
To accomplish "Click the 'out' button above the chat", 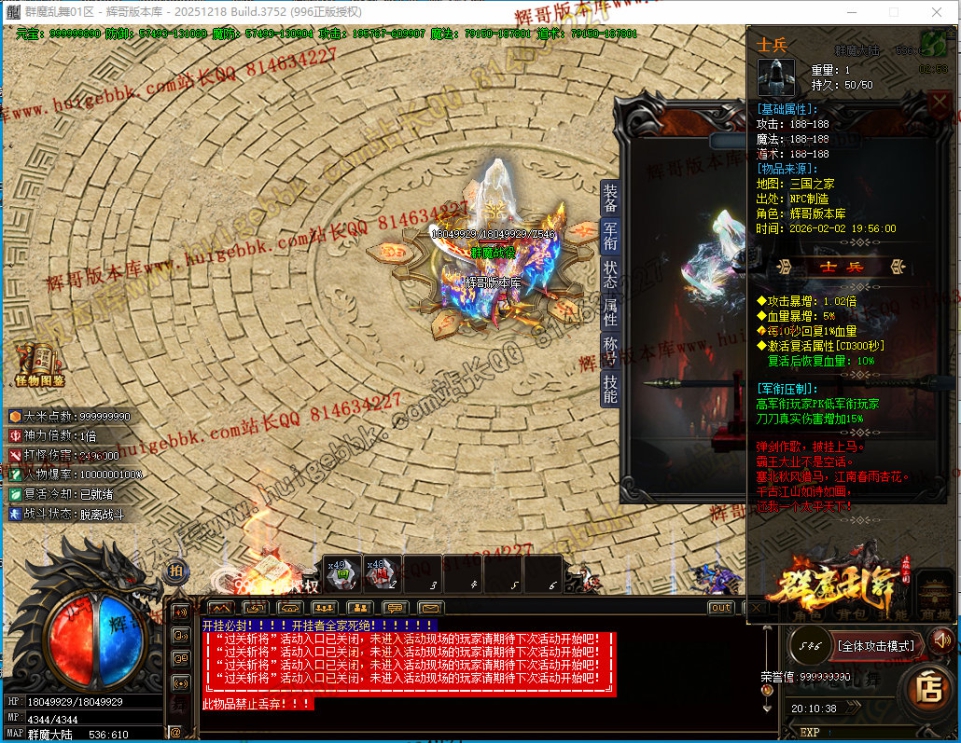I will pos(720,607).
